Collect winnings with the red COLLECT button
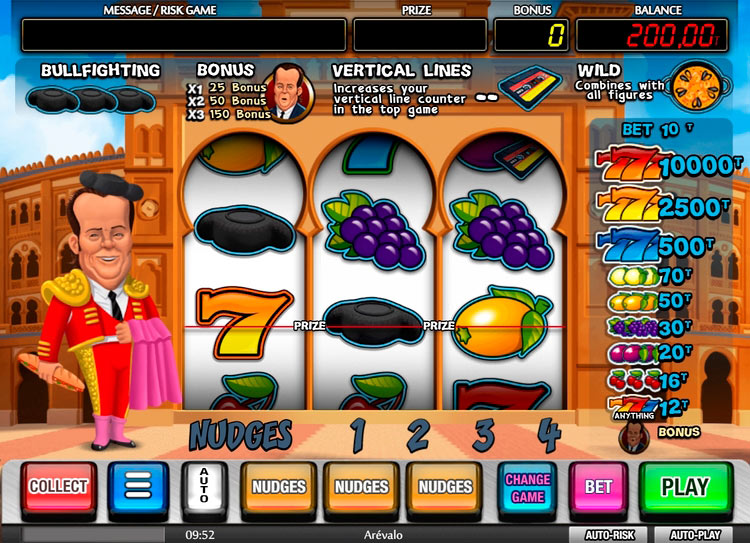750x543 pixels. point(59,487)
